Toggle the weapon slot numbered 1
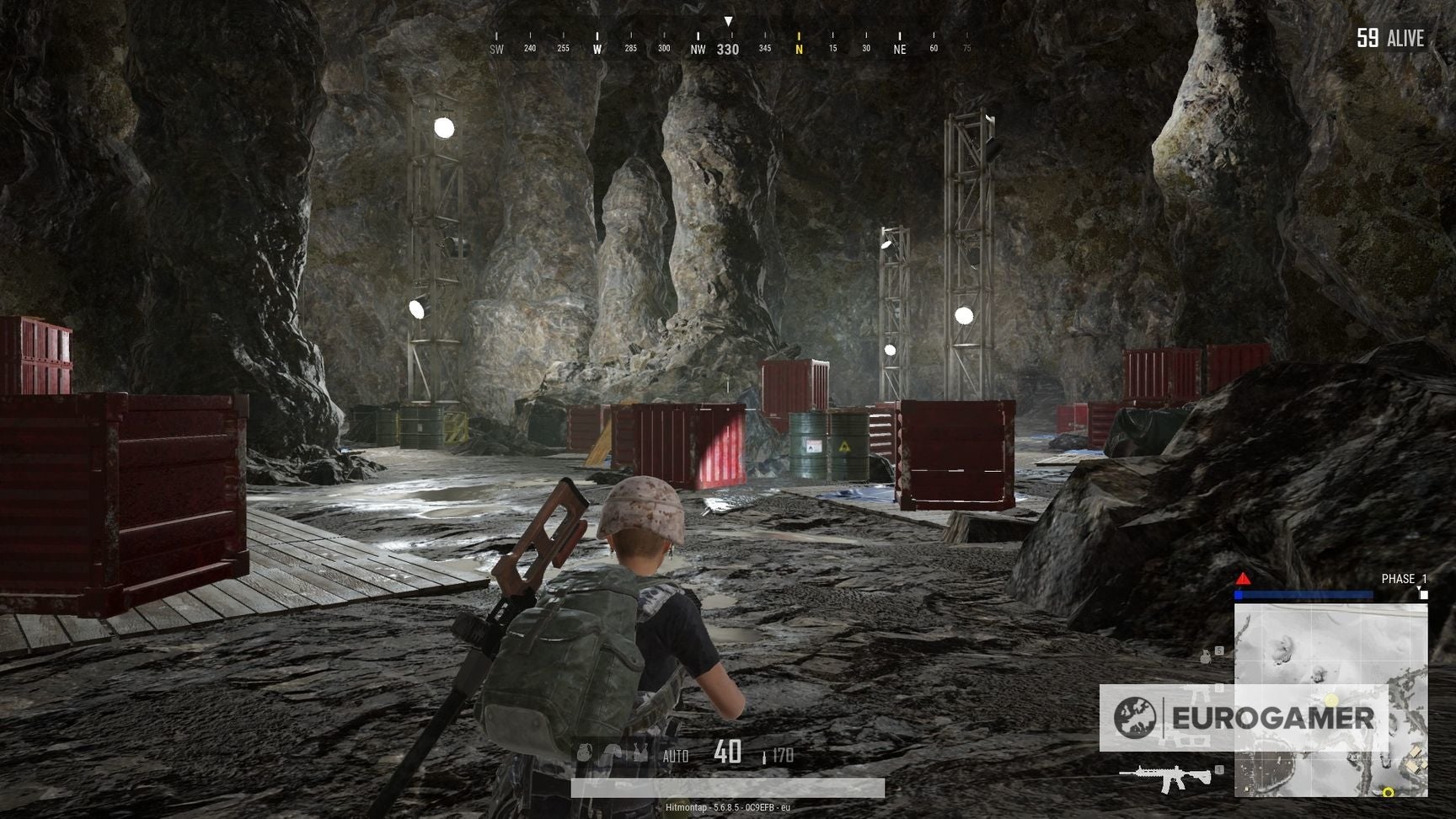Viewport: 1456px width, 819px height. point(1219,770)
